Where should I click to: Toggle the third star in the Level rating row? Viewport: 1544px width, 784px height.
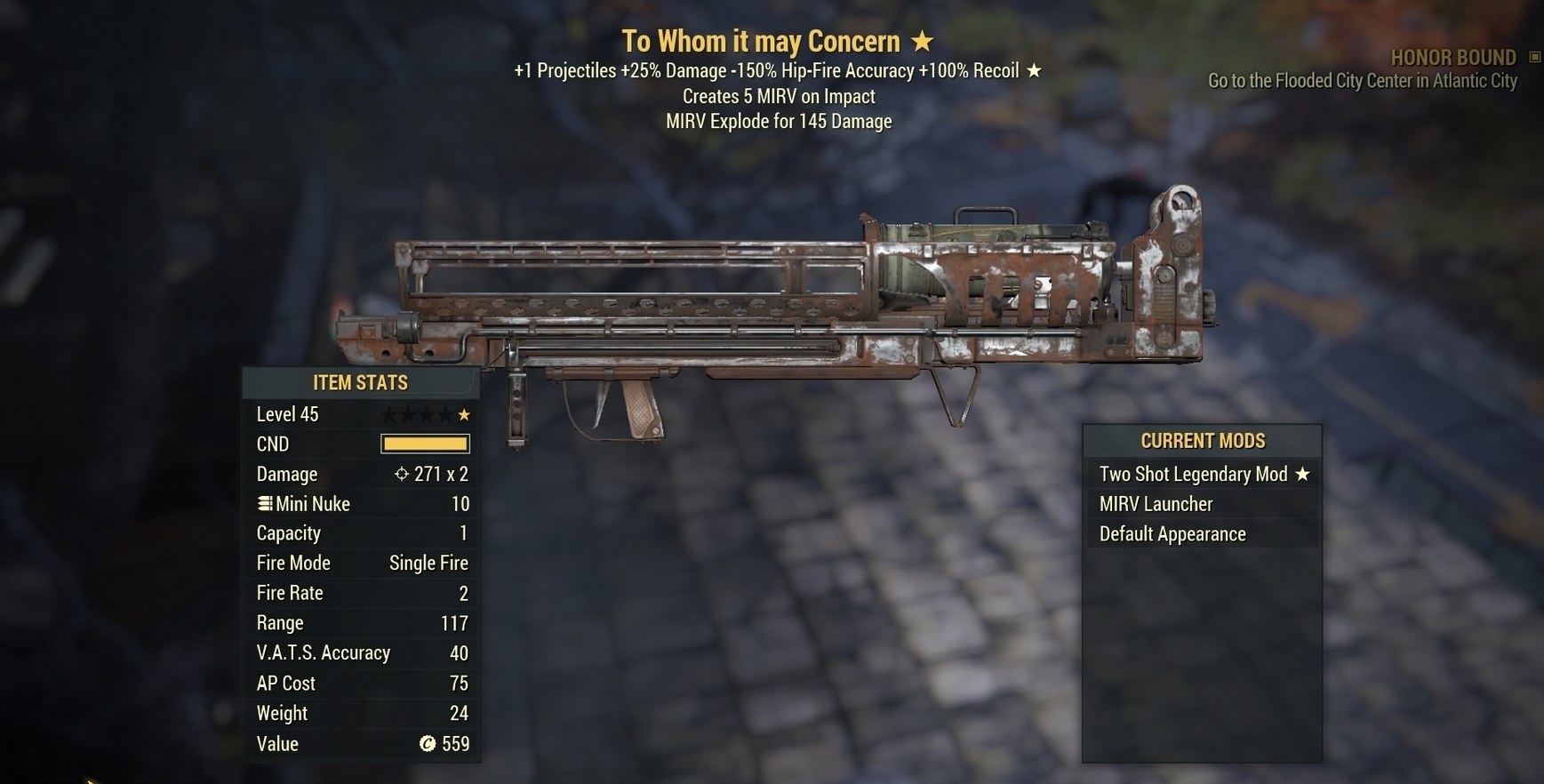(427, 413)
